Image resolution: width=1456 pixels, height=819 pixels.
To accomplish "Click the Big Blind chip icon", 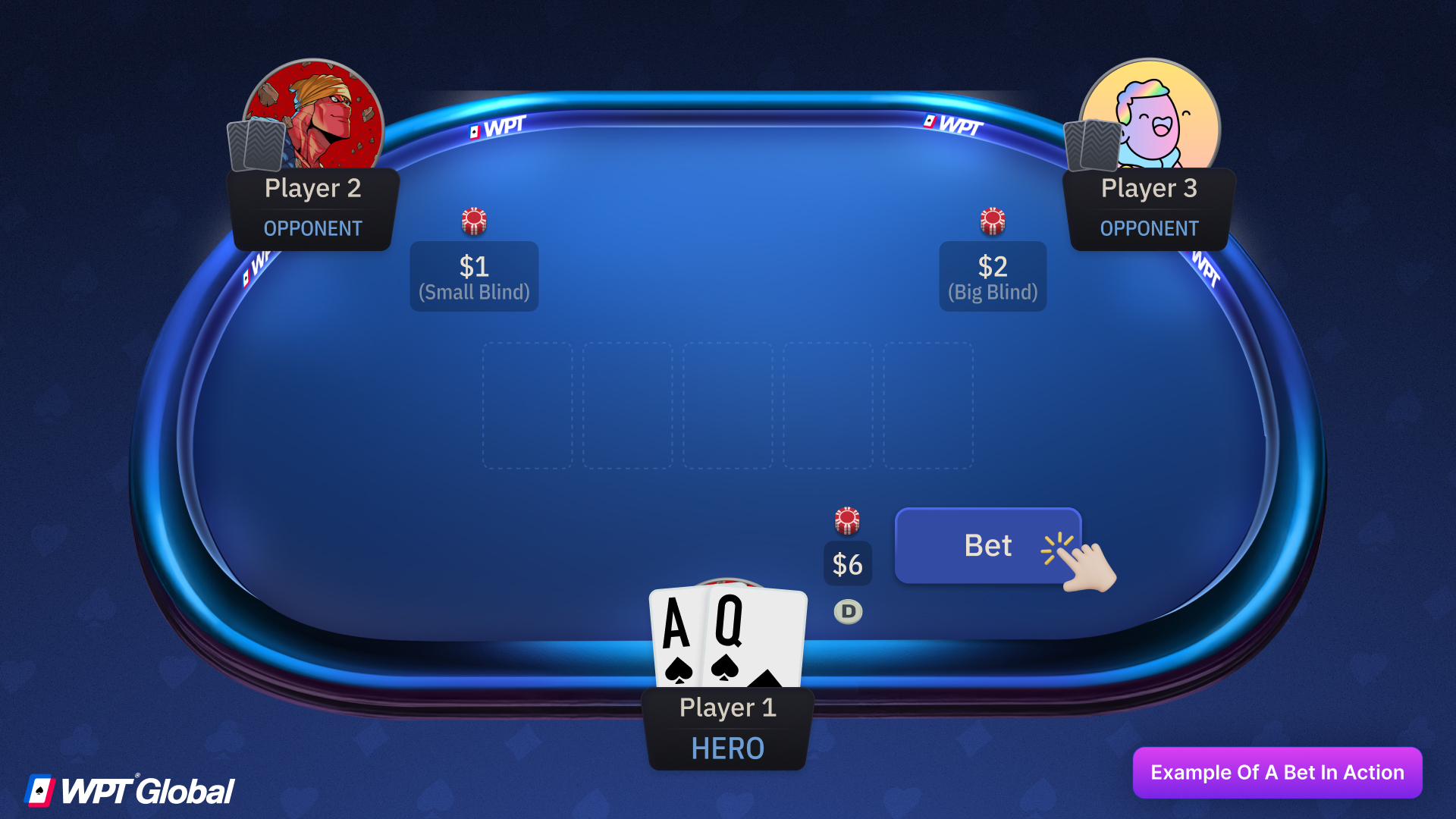I will [992, 221].
